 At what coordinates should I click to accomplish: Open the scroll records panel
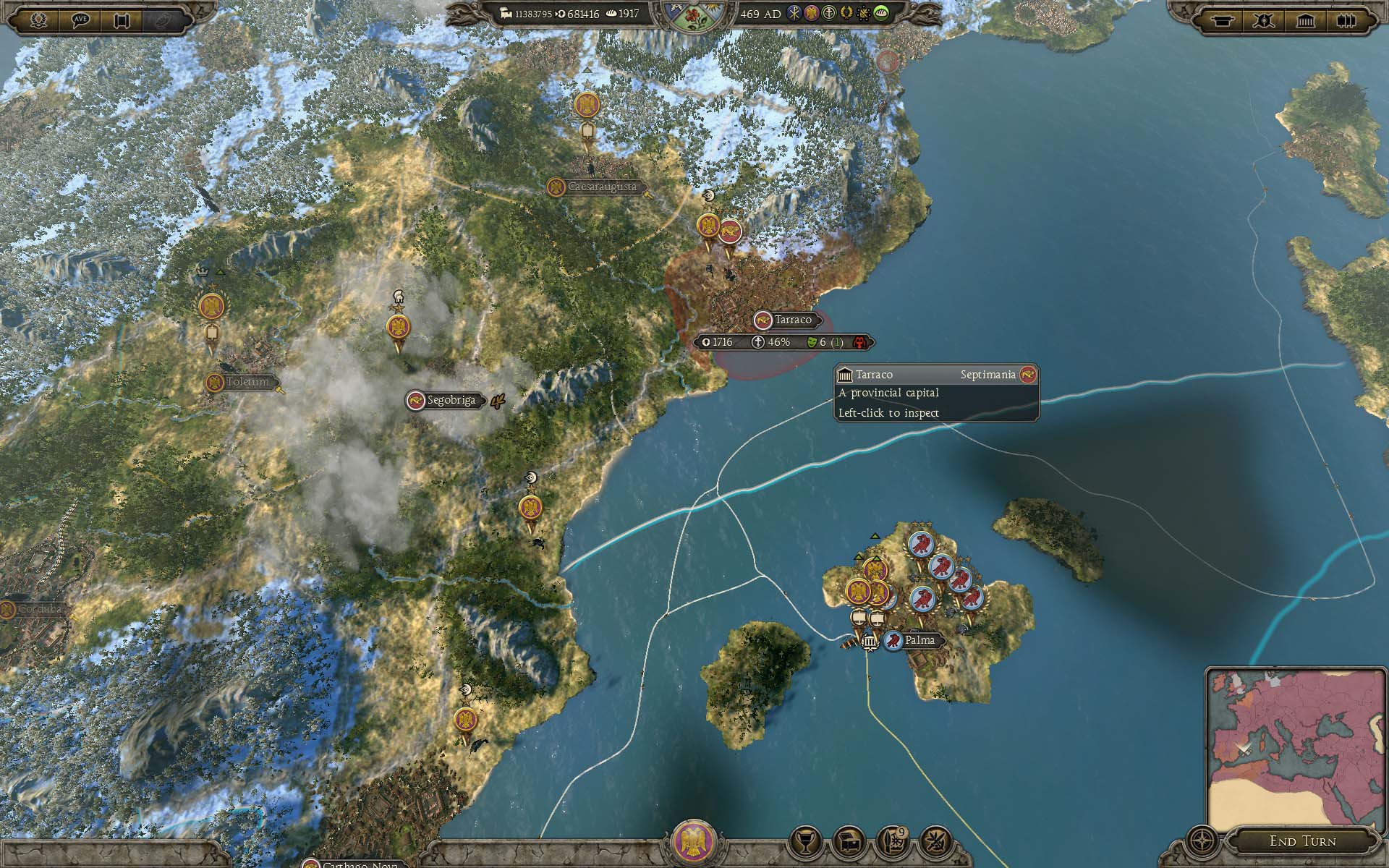coord(122,20)
